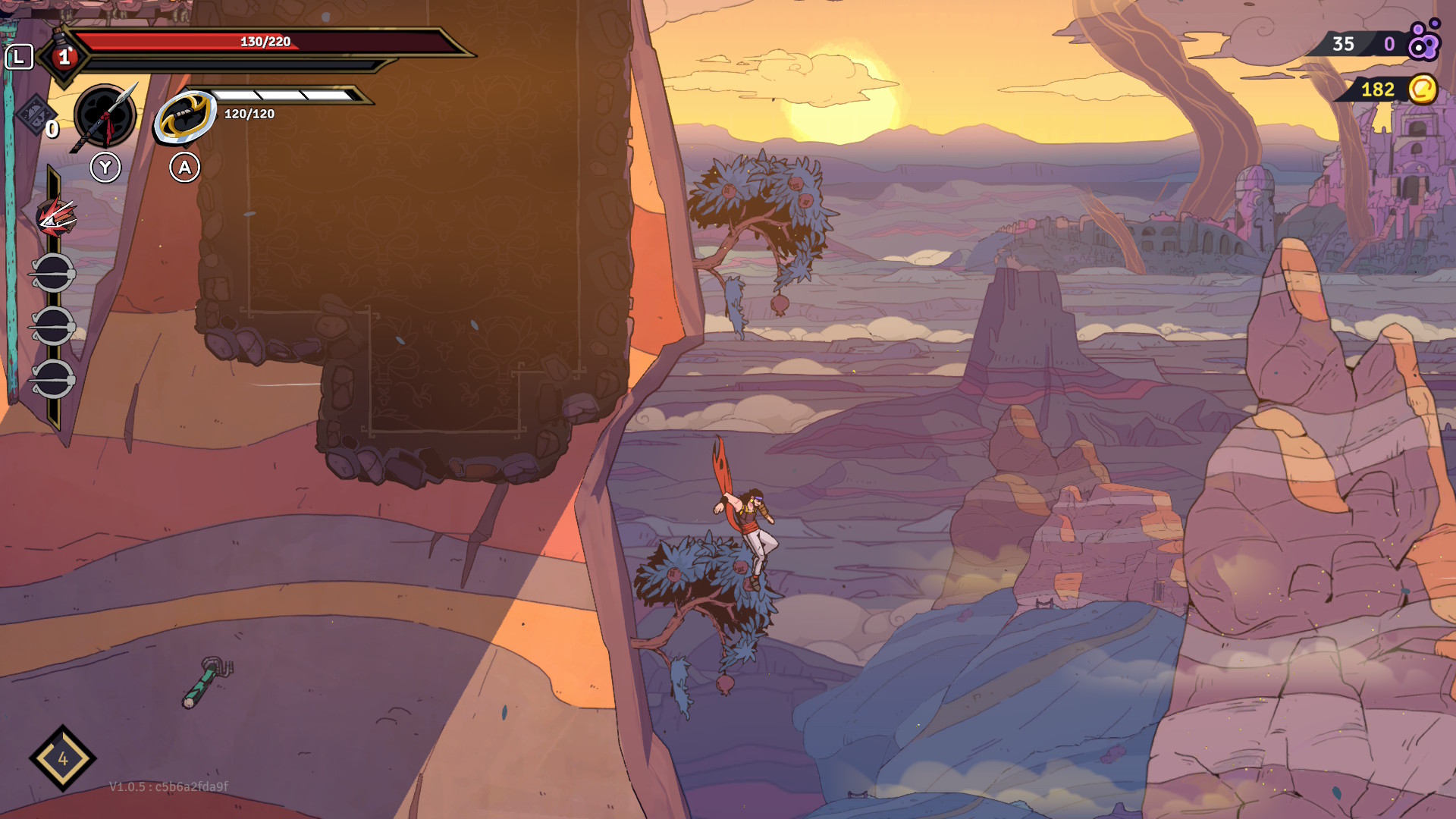Click the gray diamond icon beside zero

(33, 115)
